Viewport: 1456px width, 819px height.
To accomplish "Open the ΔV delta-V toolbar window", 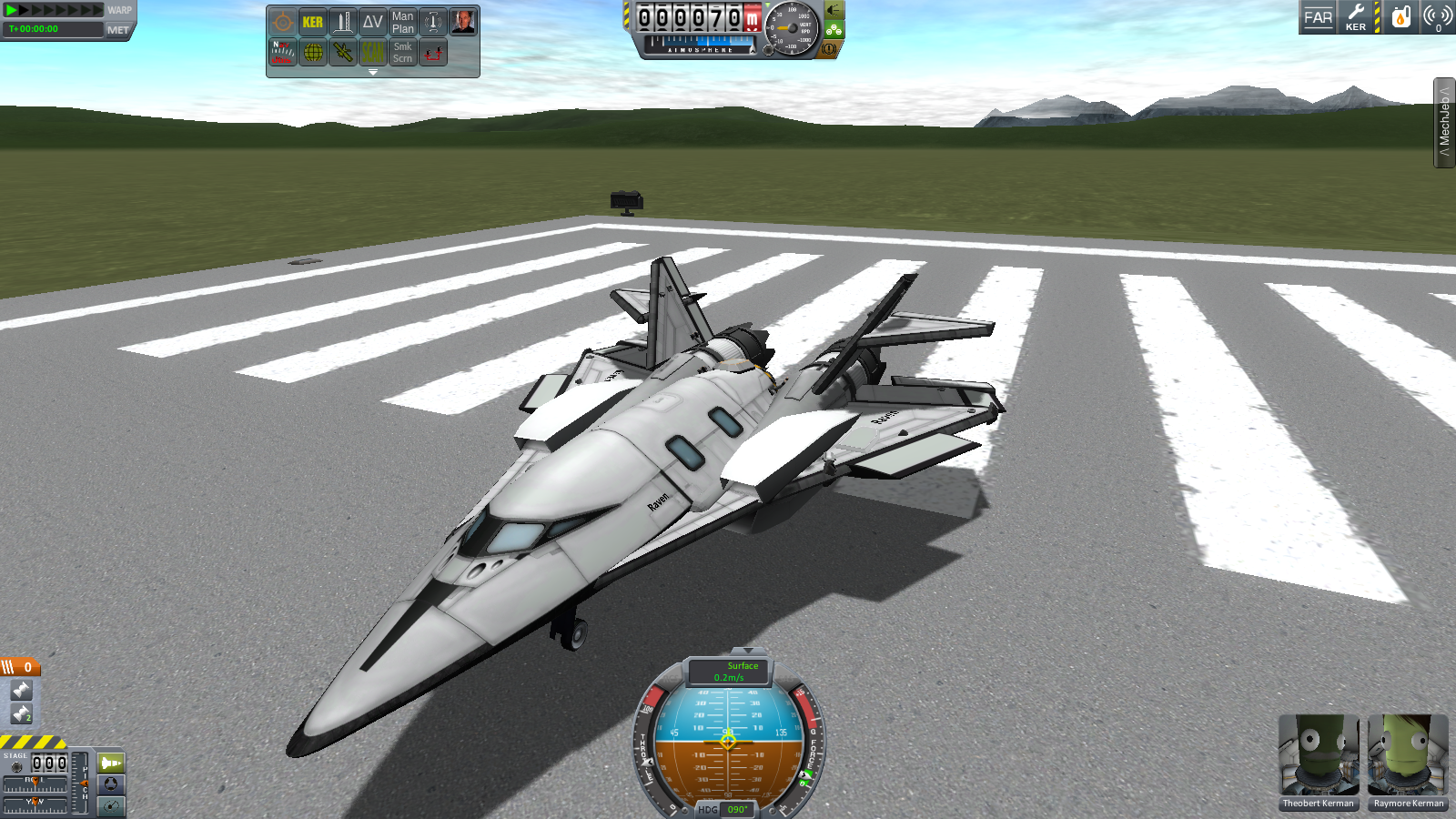I will [x=372, y=22].
